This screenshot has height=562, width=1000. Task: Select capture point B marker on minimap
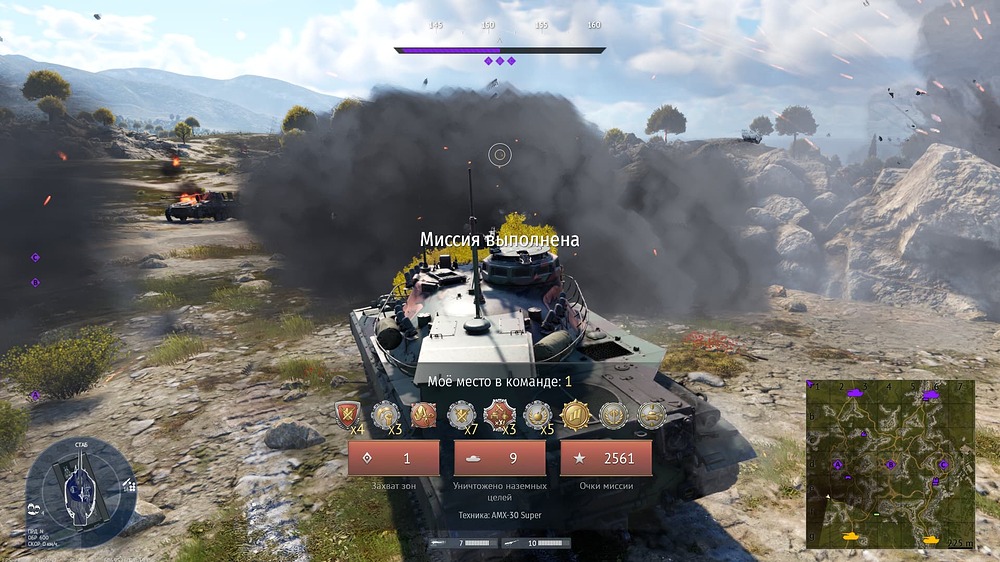point(890,464)
